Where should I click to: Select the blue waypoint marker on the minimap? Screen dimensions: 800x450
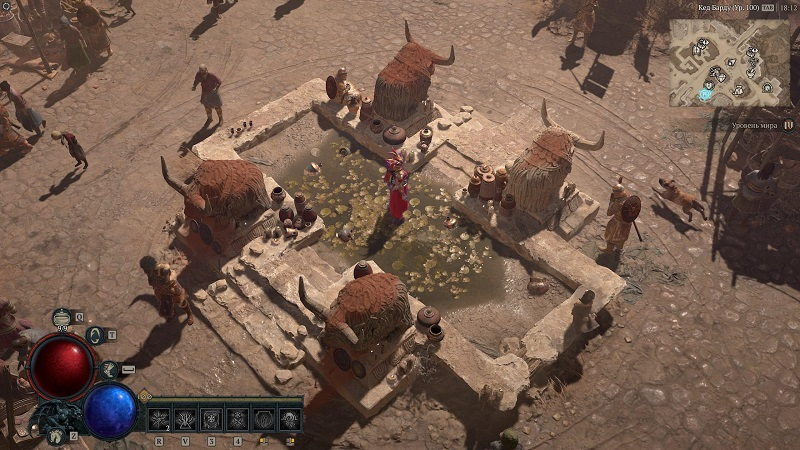(707, 94)
